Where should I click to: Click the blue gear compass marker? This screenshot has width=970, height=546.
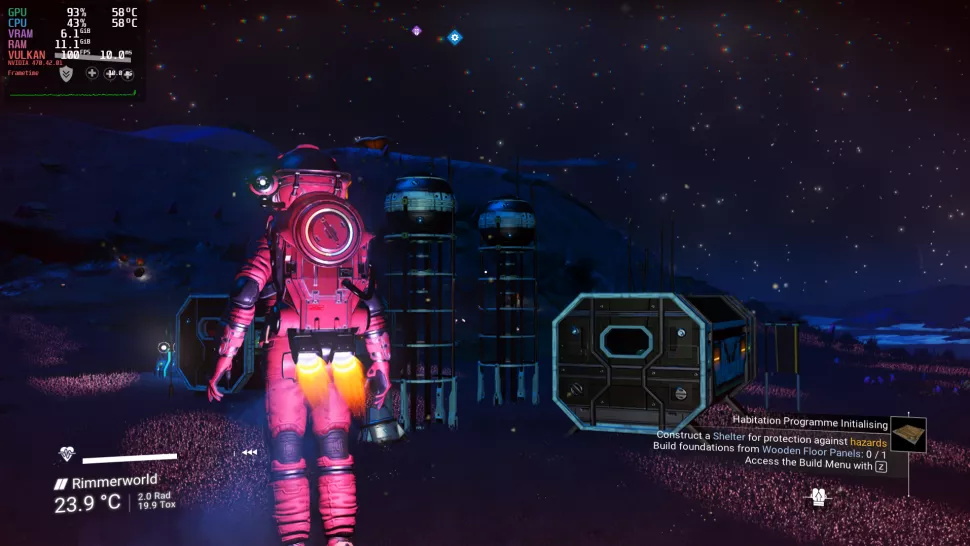455,37
